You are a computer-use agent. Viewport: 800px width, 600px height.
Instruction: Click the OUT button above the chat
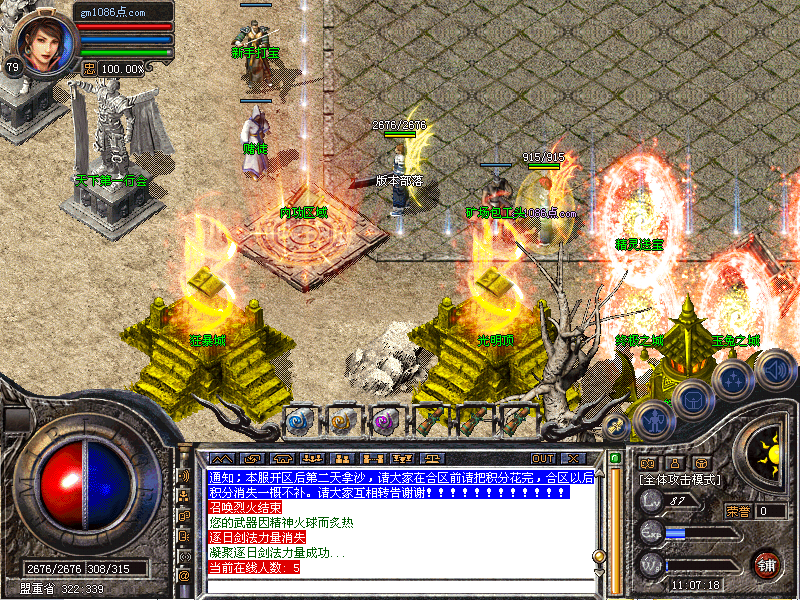(x=543, y=459)
